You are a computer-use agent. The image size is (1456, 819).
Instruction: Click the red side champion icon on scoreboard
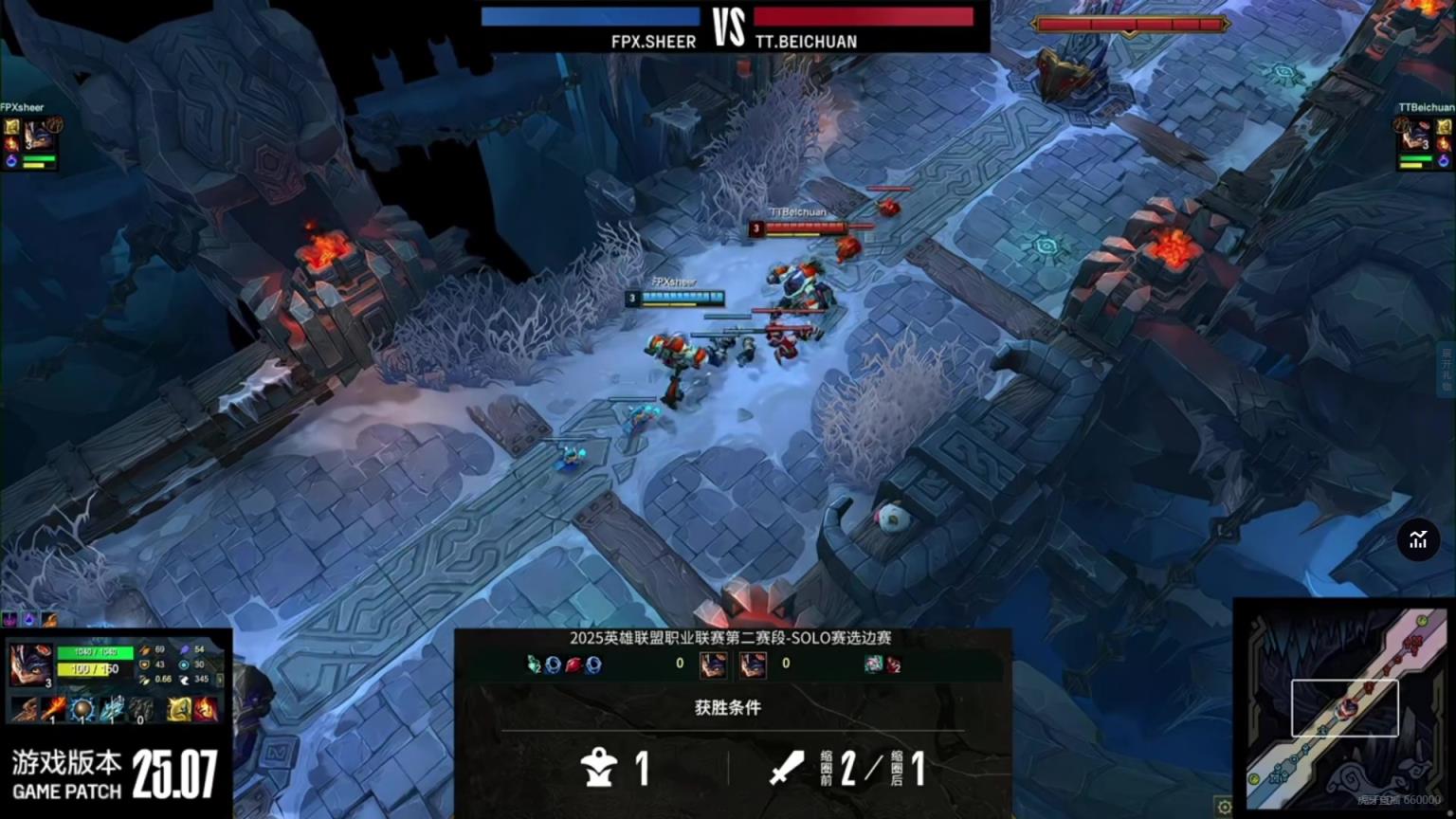click(753, 664)
